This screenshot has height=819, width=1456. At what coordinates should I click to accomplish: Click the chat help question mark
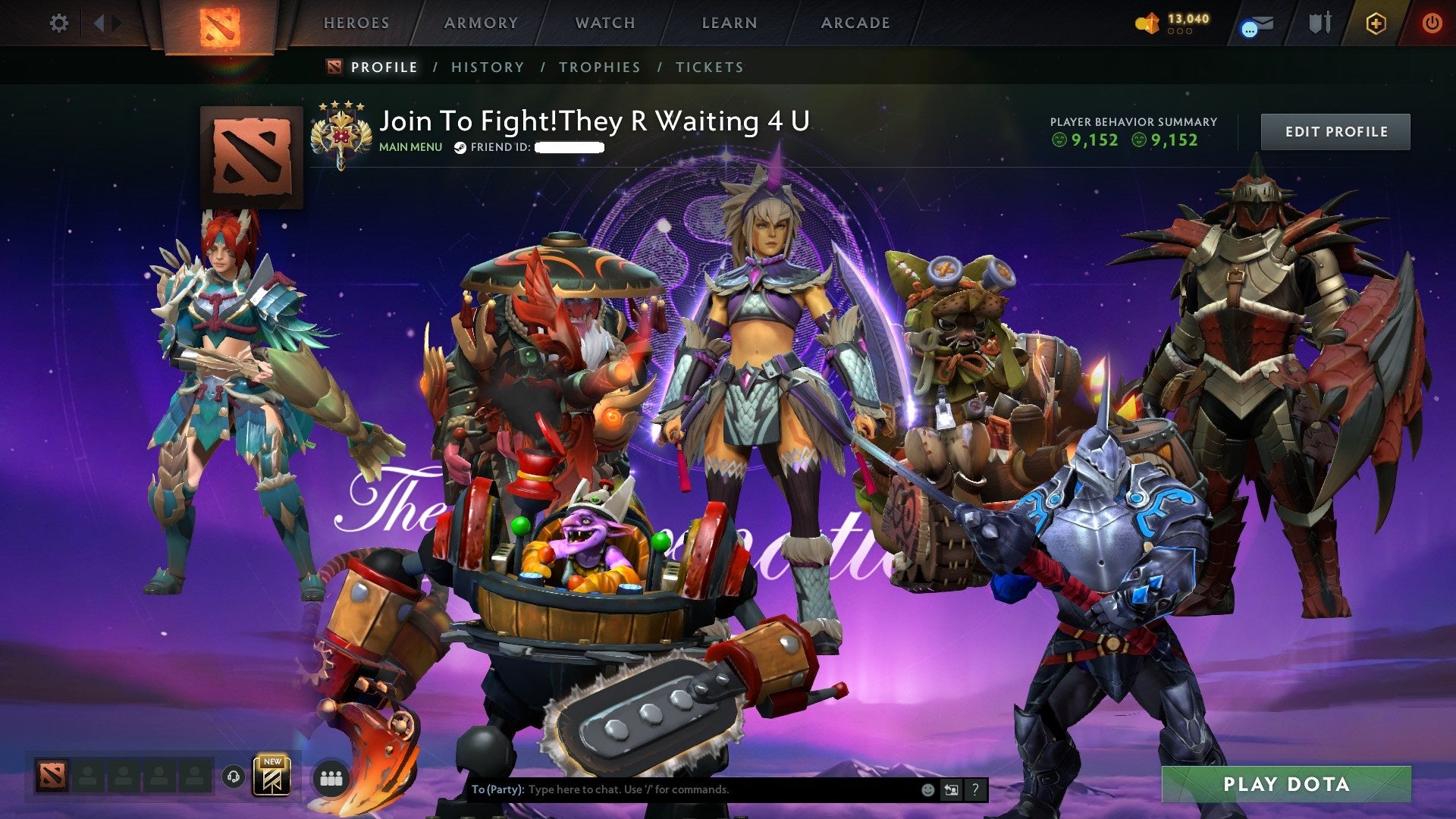(x=974, y=789)
